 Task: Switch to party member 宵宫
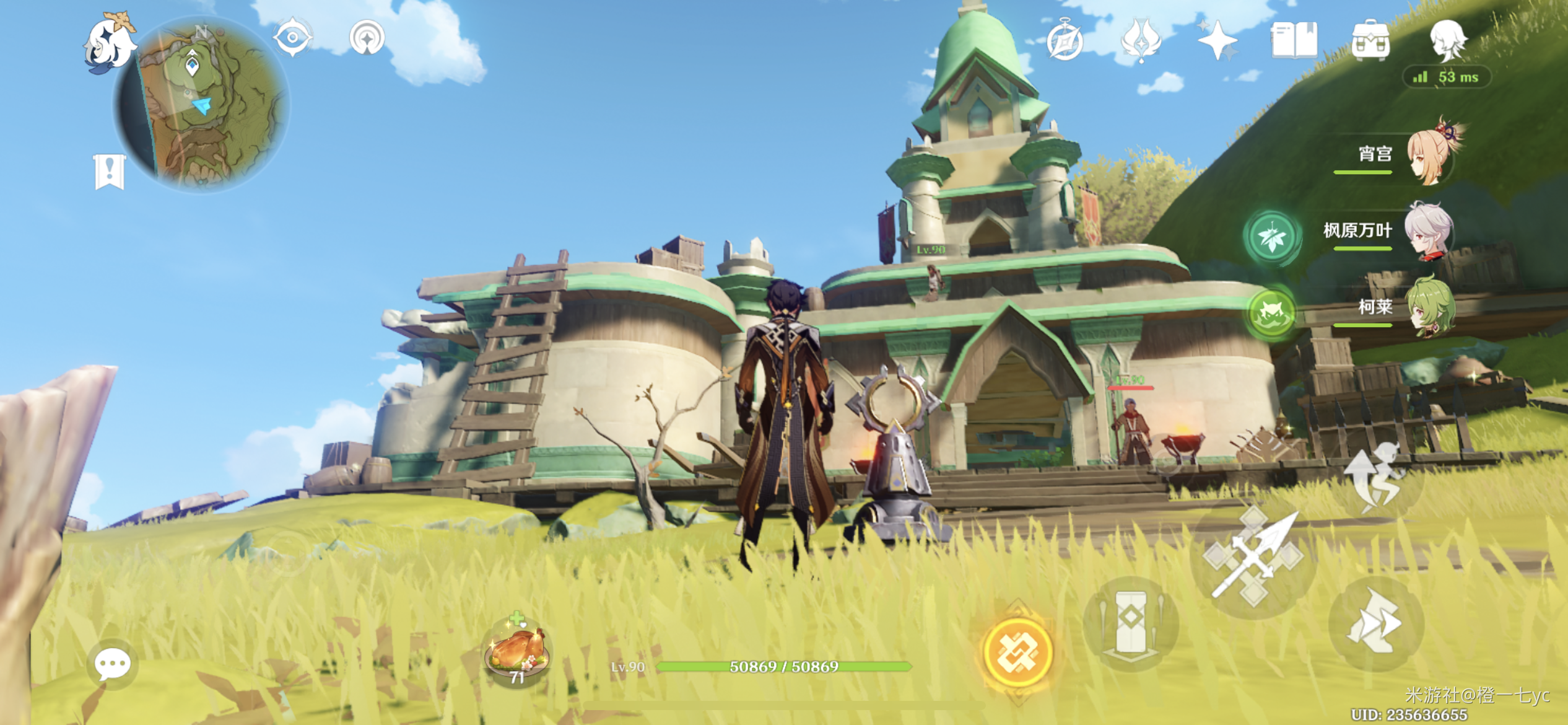pyautogui.click(x=1429, y=155)
